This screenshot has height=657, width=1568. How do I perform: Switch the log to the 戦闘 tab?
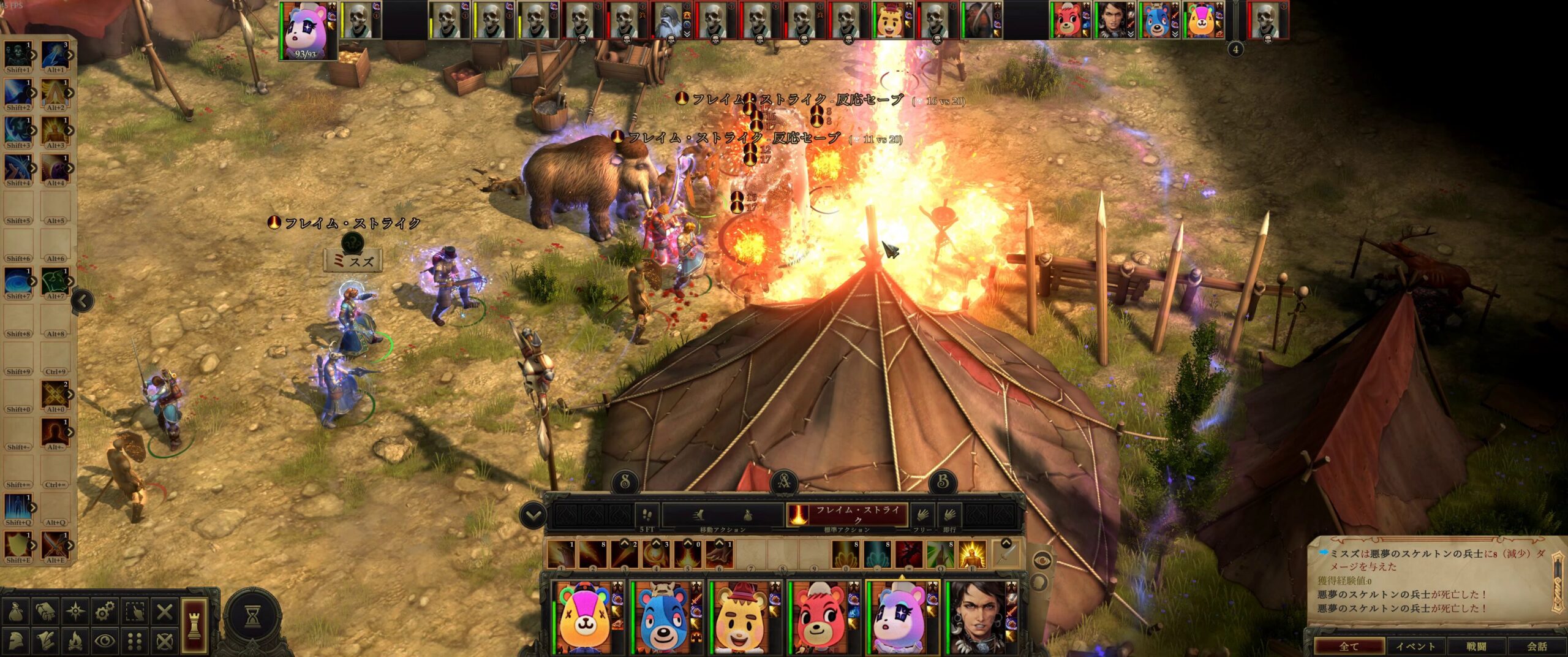[1476, 647]
